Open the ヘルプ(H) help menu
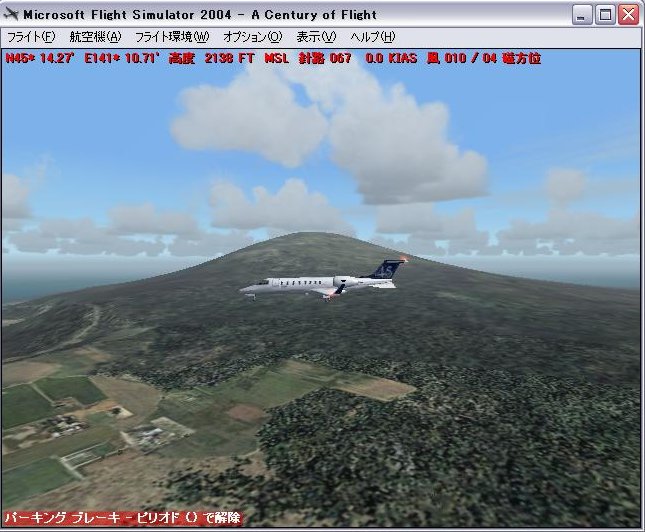This screenshot has height=532, width=645. point(373,37)
